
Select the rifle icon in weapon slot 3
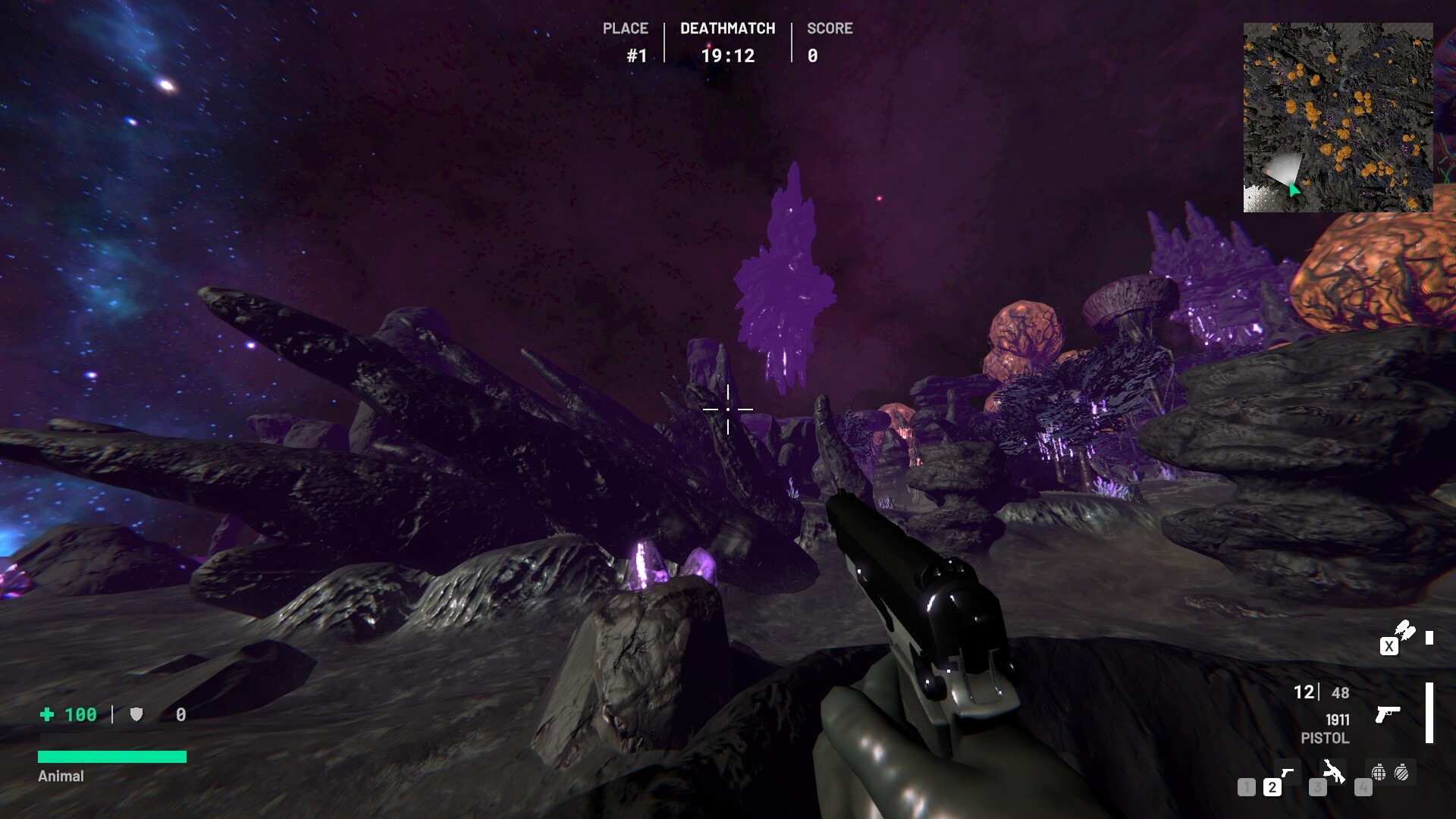point(1332,772)
